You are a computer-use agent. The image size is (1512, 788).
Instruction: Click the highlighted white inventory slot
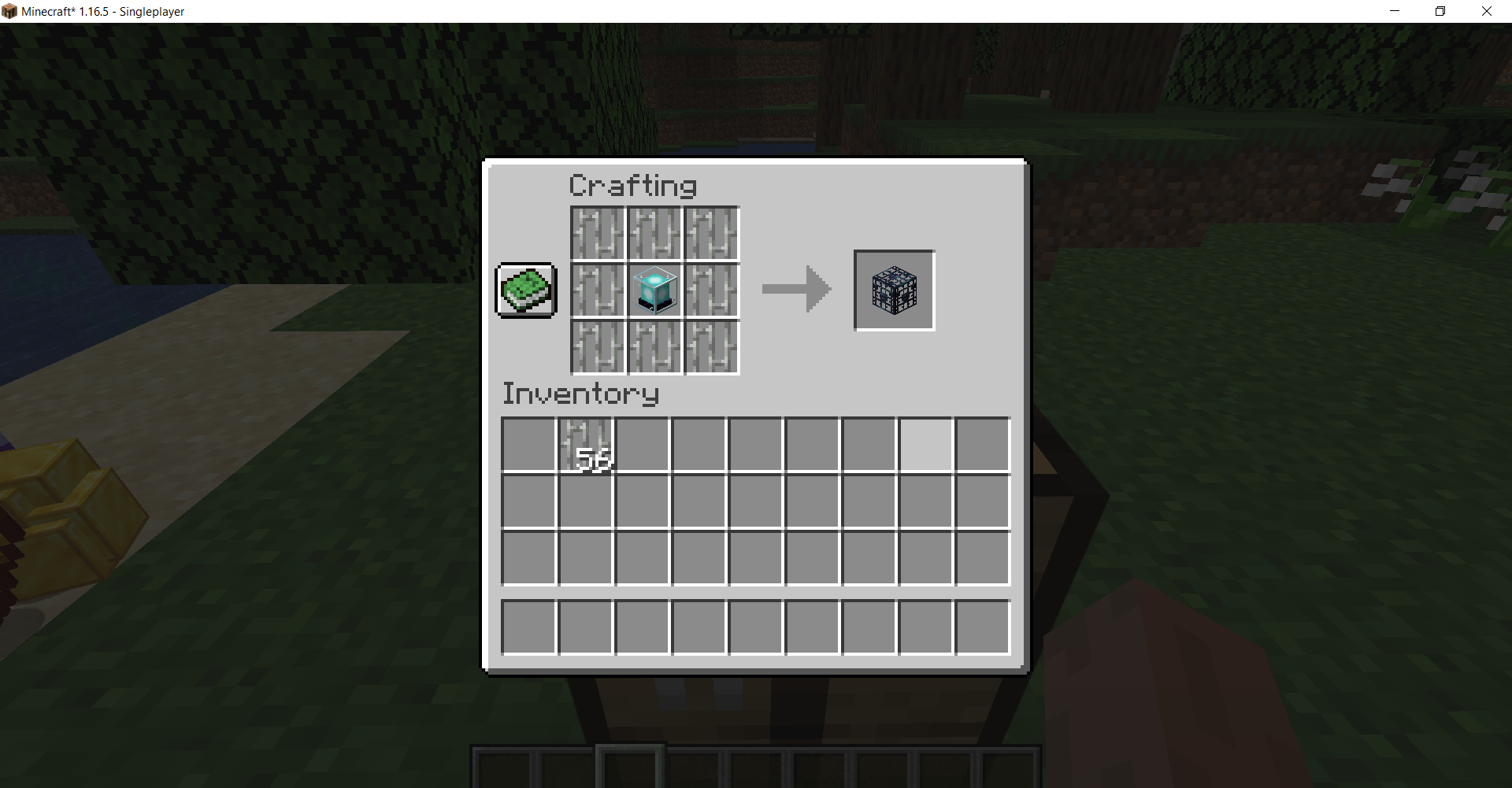[925, 444]
